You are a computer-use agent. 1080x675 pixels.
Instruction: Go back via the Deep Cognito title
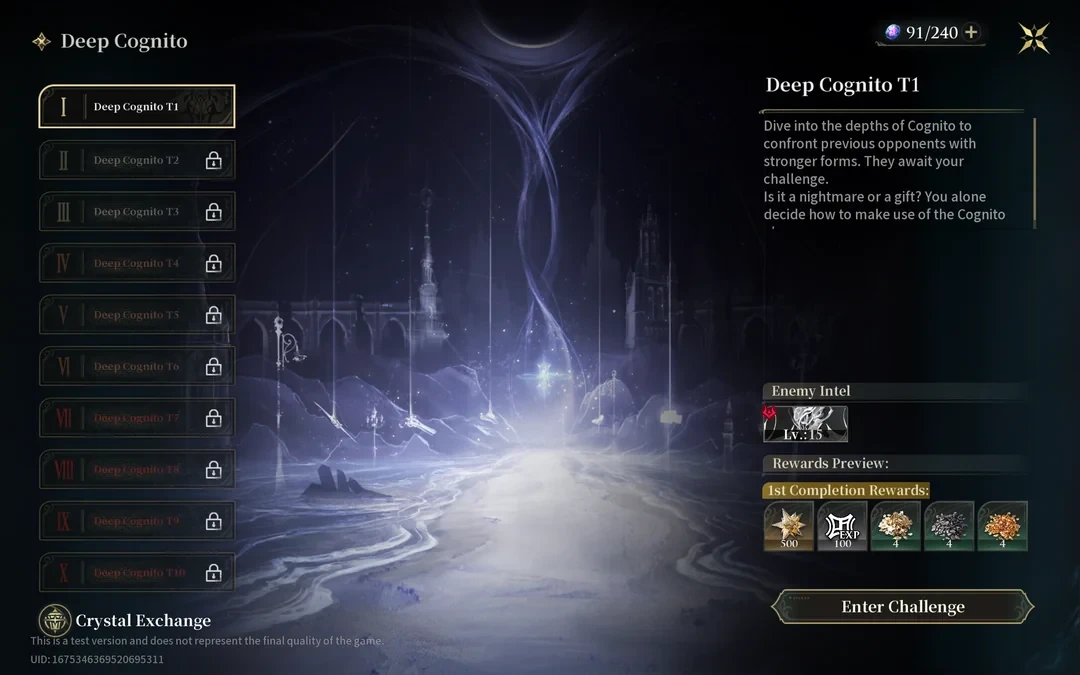[x=110, y=41]
